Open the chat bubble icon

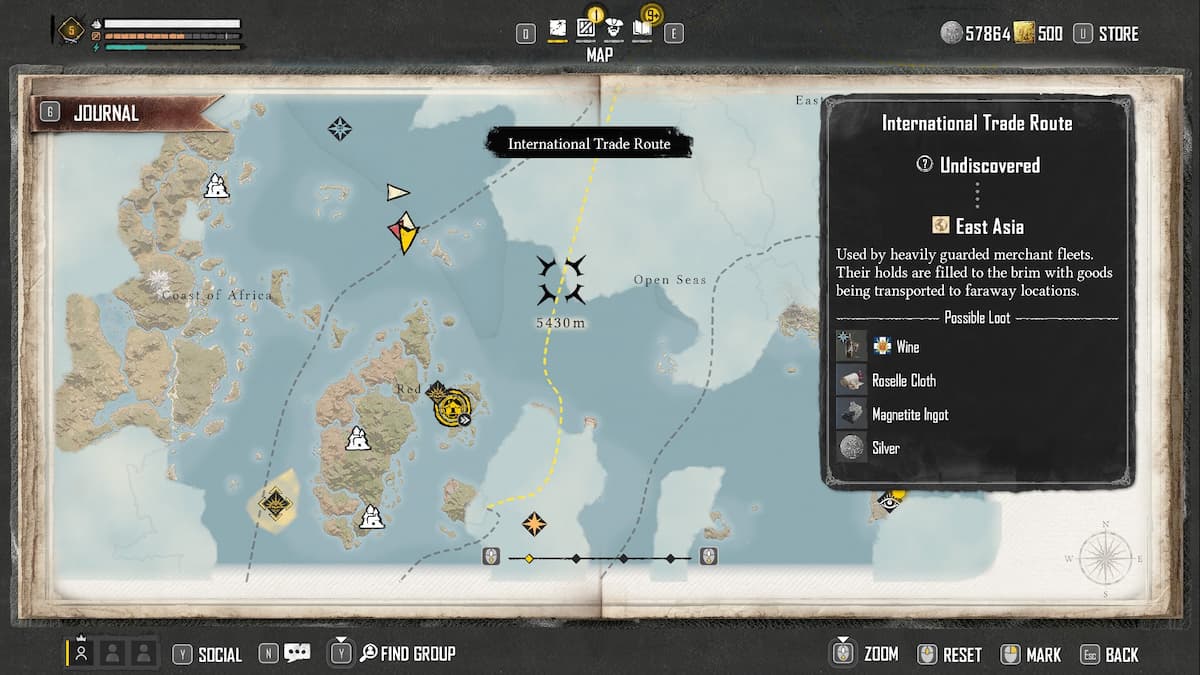pyautogui.click(x=297, y=654)
